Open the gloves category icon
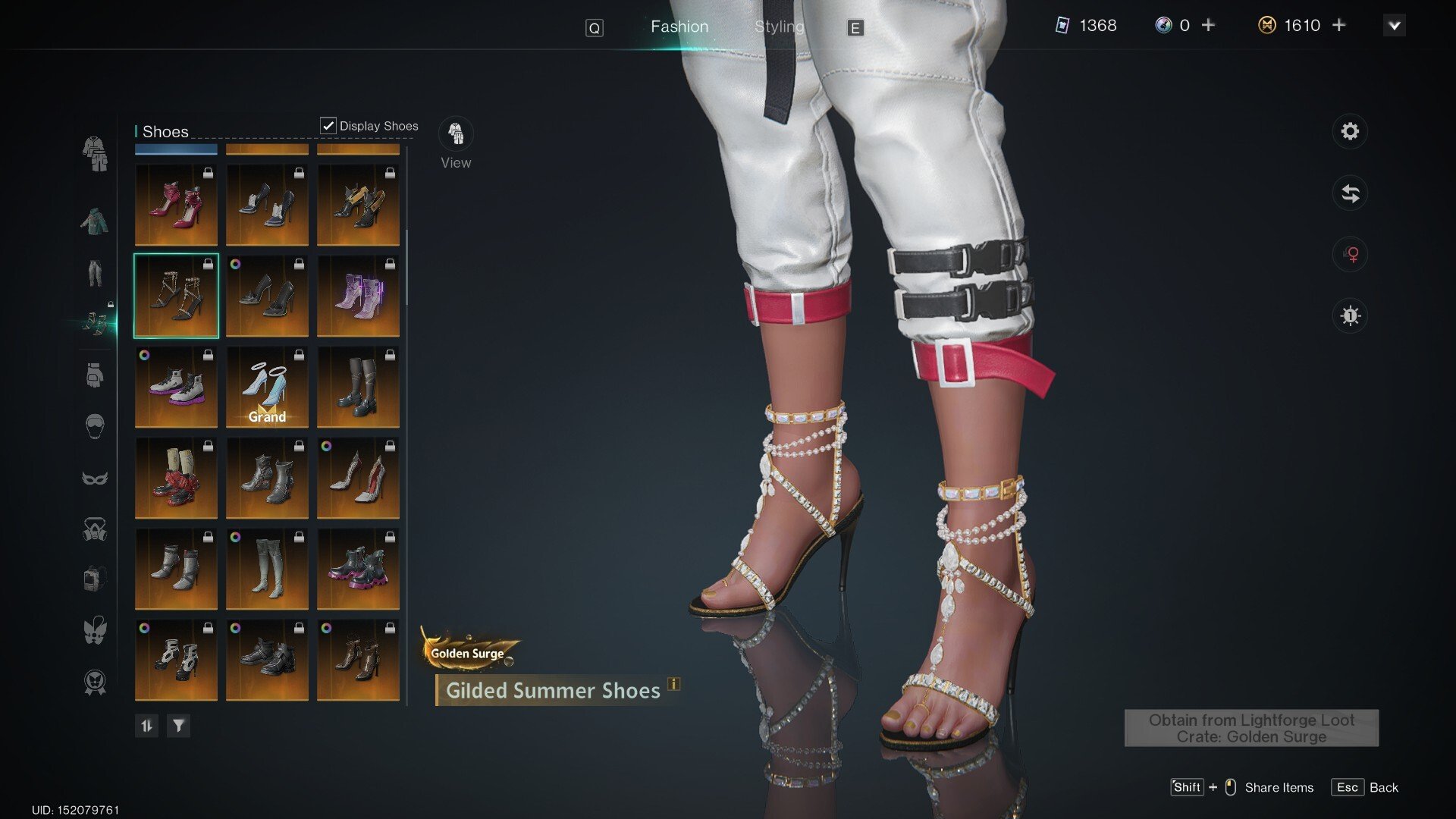 point(95,375)
